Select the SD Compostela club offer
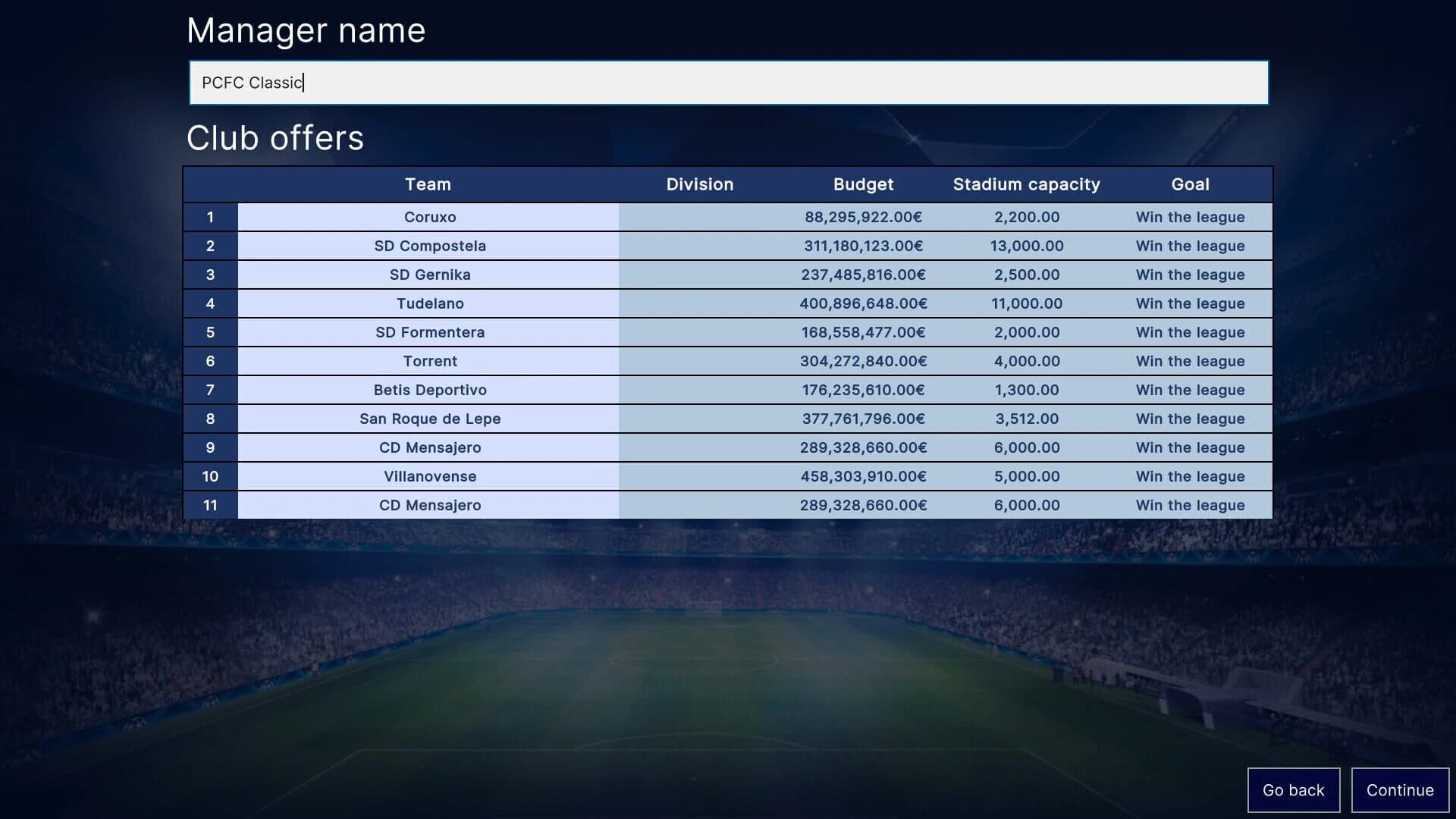Image resolution: width=1456 pixels, height=819 pixels. click(428, 246)
